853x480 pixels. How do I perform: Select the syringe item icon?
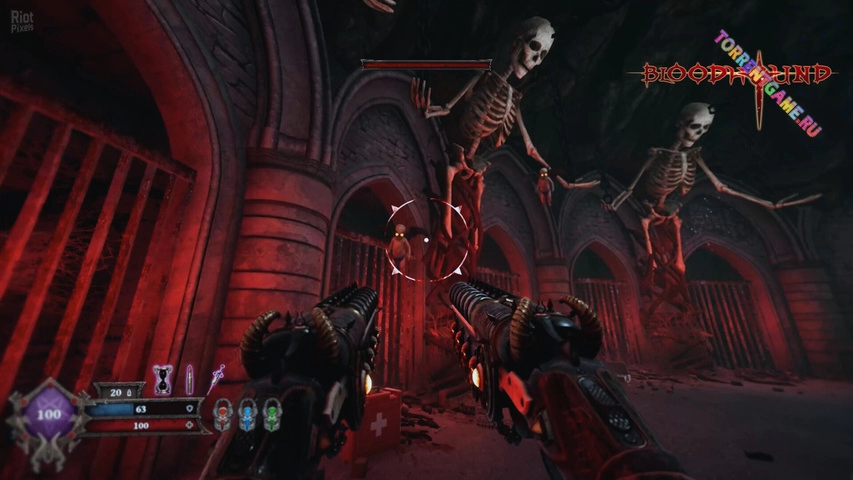(216, 377)
